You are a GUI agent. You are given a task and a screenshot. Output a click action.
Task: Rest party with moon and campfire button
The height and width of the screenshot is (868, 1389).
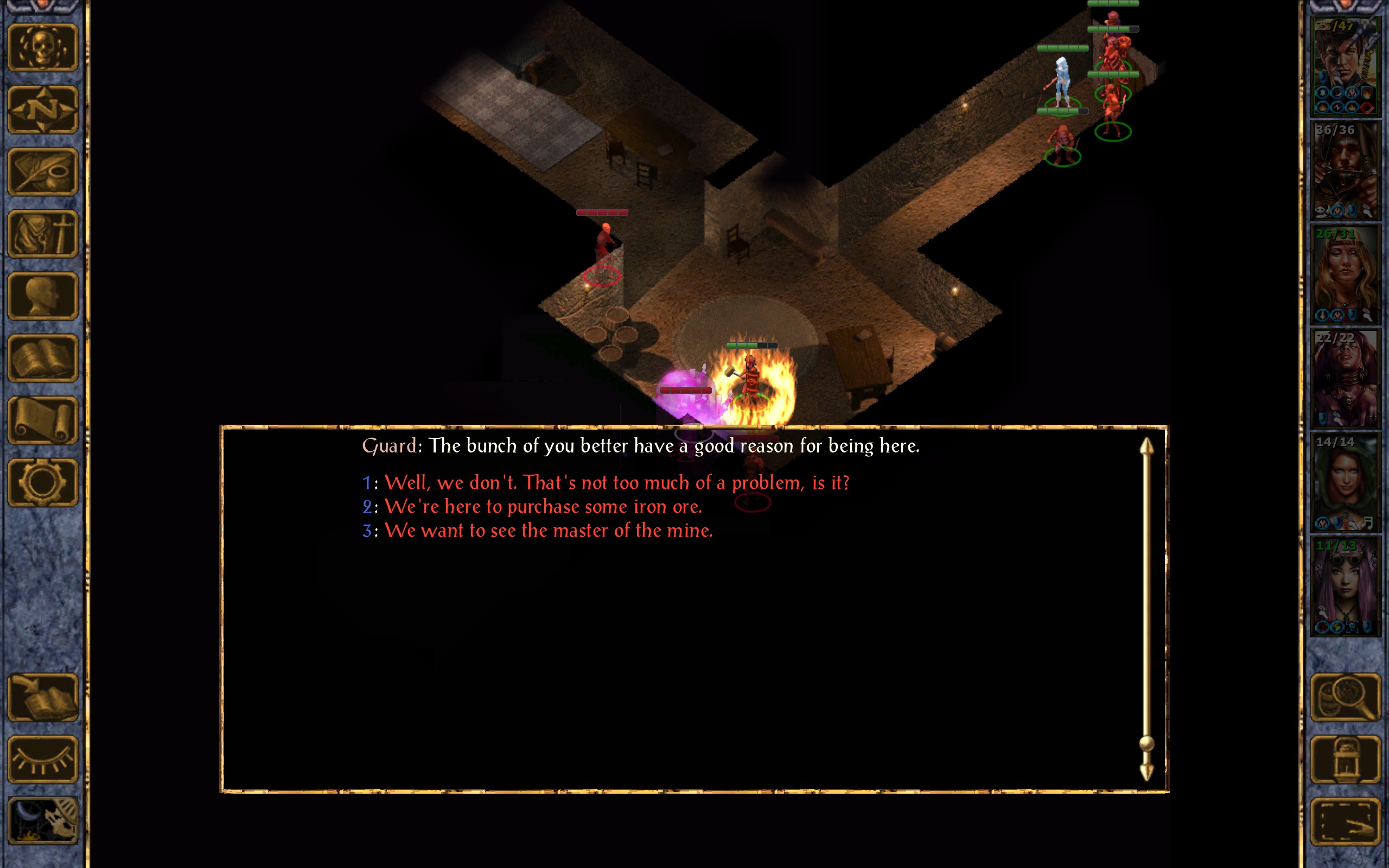click(x=43, y=821)
